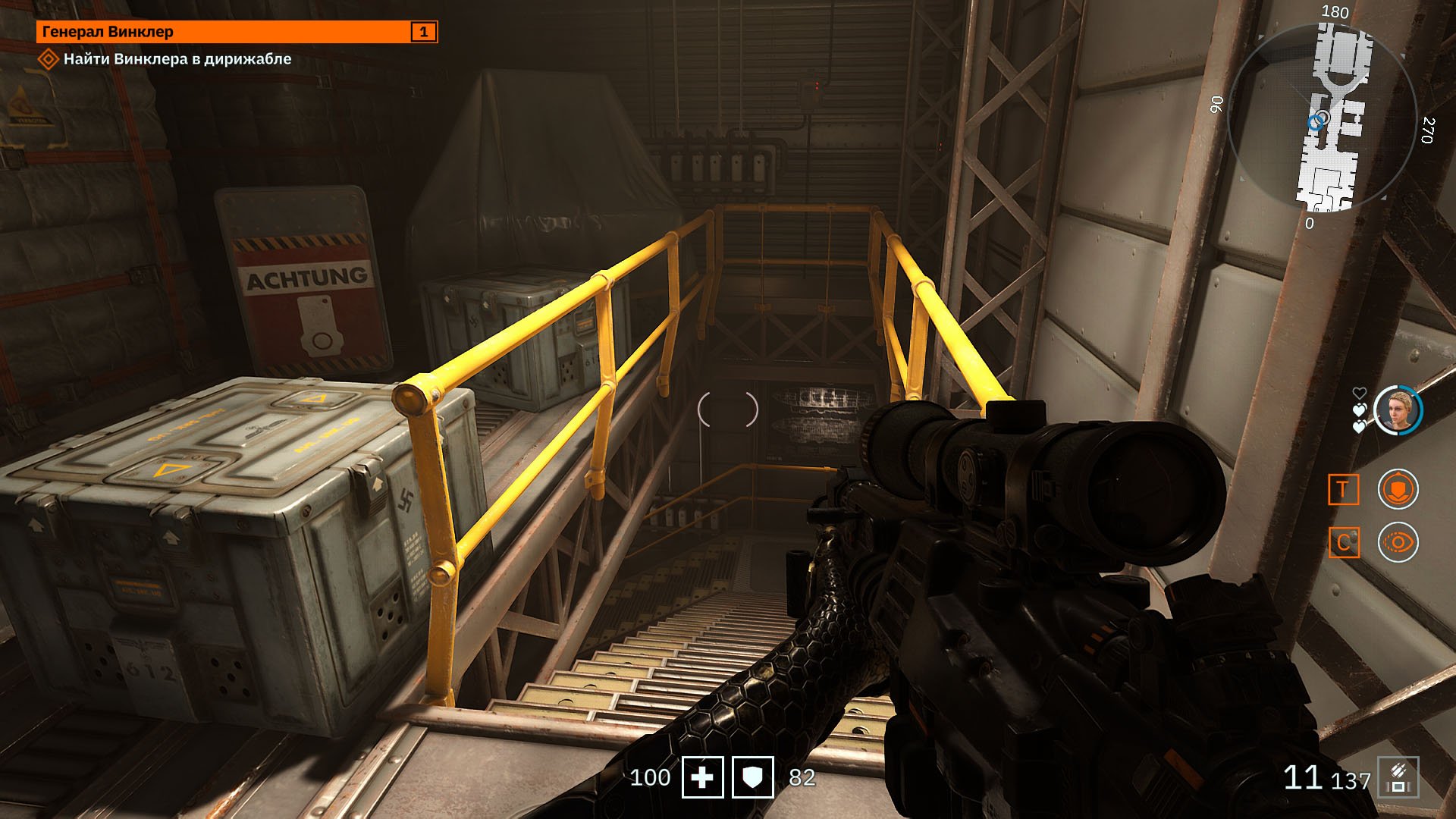Activate the eye cloak ability icon

(x=1398, y=542)
